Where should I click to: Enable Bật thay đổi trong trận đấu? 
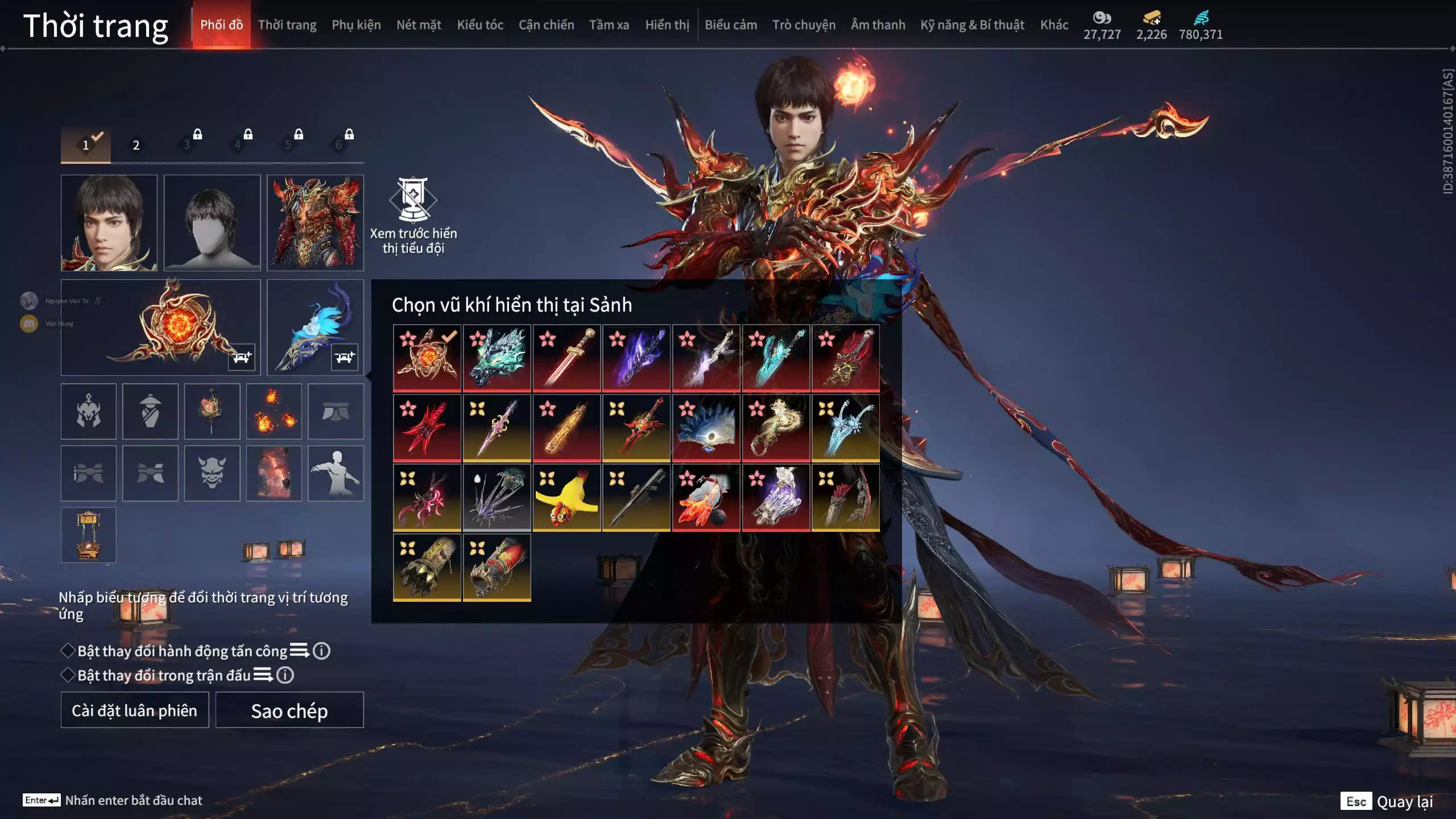point(68,675)
